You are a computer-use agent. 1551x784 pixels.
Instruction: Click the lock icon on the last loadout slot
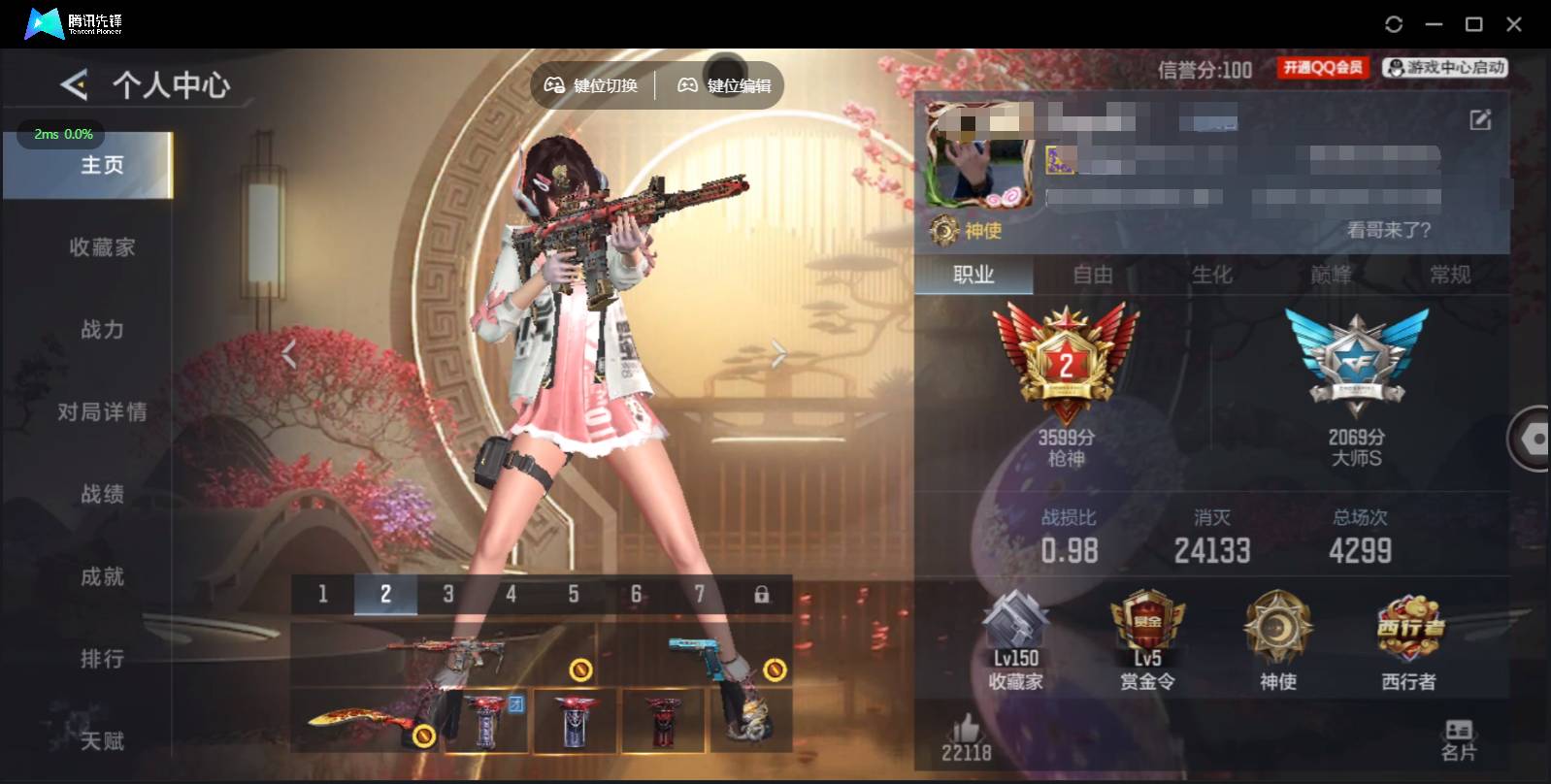[x=763, y=593]
